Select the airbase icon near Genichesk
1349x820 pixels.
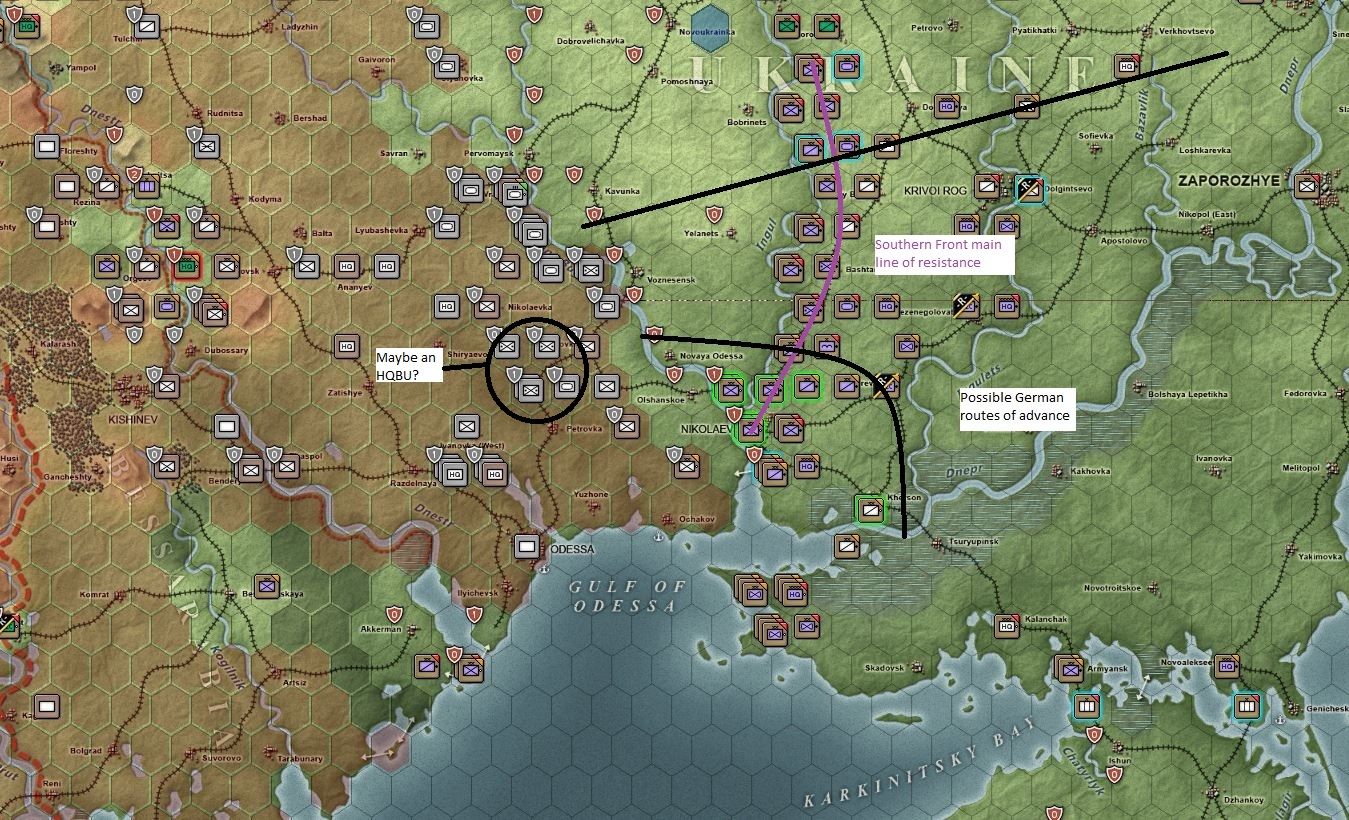[x=1247, y=706]
